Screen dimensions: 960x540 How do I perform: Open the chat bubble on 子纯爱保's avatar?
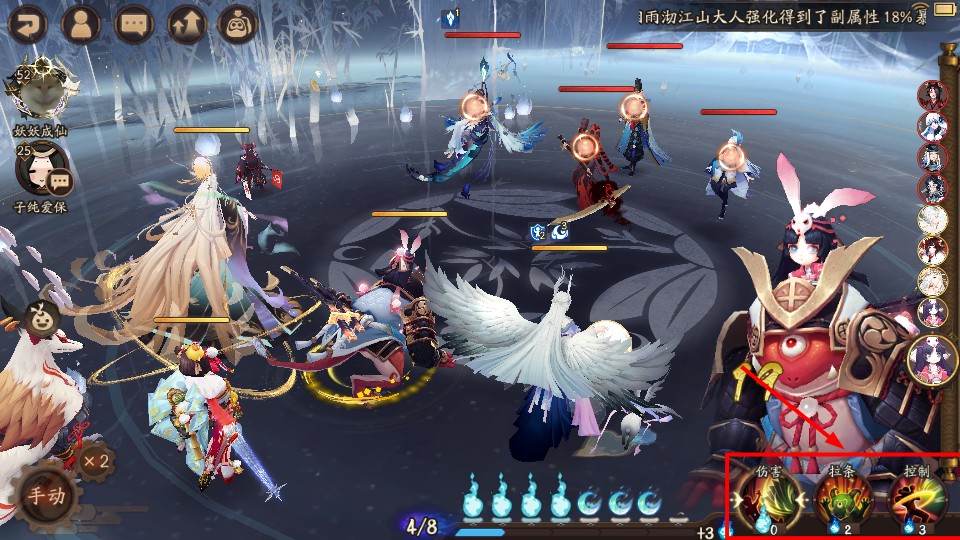pyautogui.click(x=60, y=182)
